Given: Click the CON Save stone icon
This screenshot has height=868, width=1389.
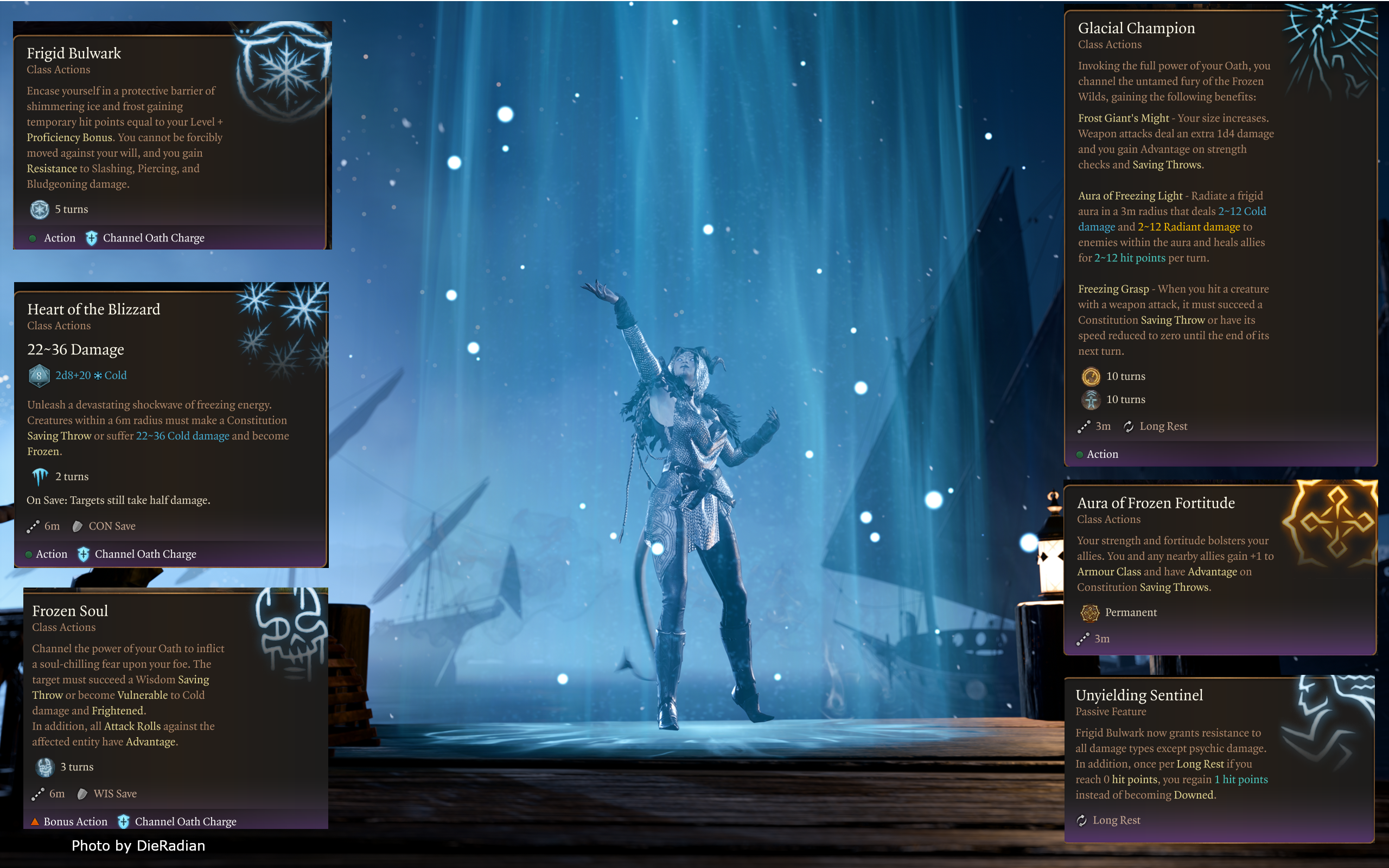Looking at the screenshot, I should tap(78, 526).
